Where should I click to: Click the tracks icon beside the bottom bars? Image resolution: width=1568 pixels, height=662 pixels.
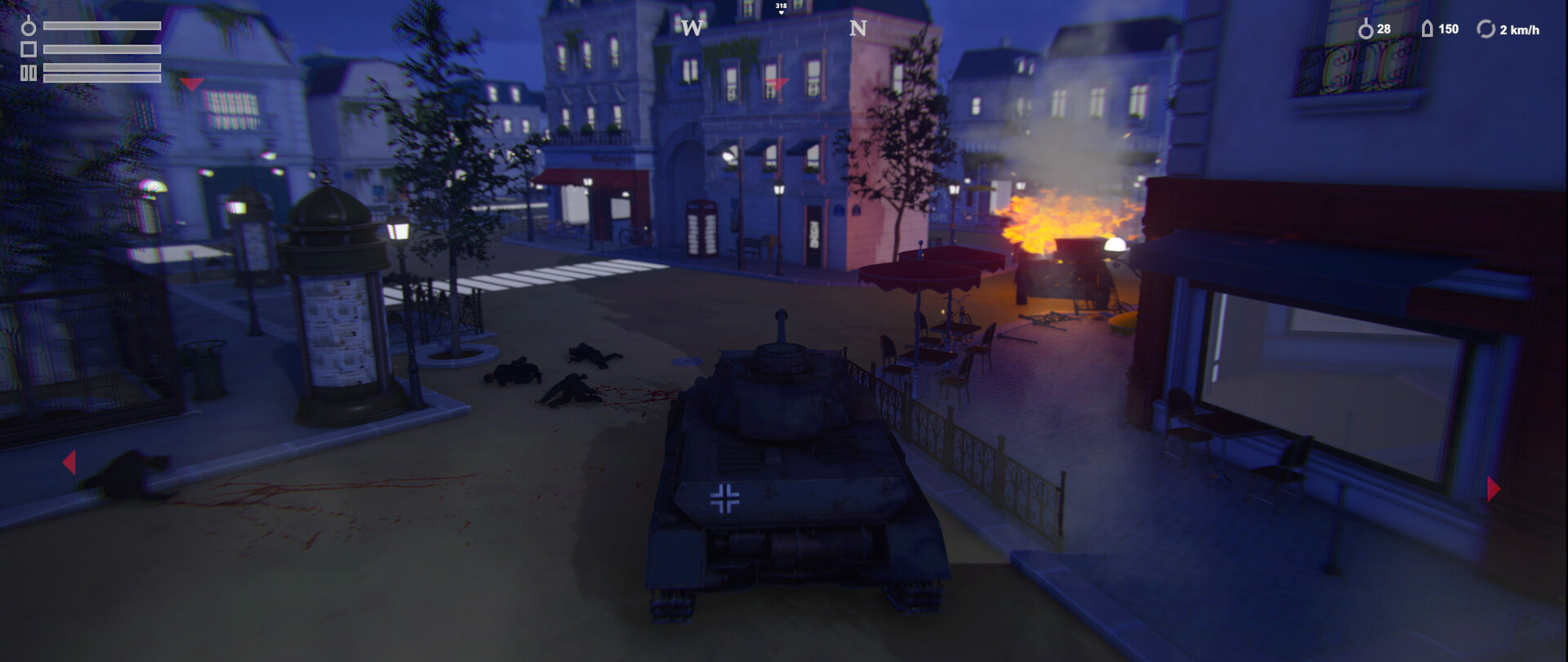[28, 73]
